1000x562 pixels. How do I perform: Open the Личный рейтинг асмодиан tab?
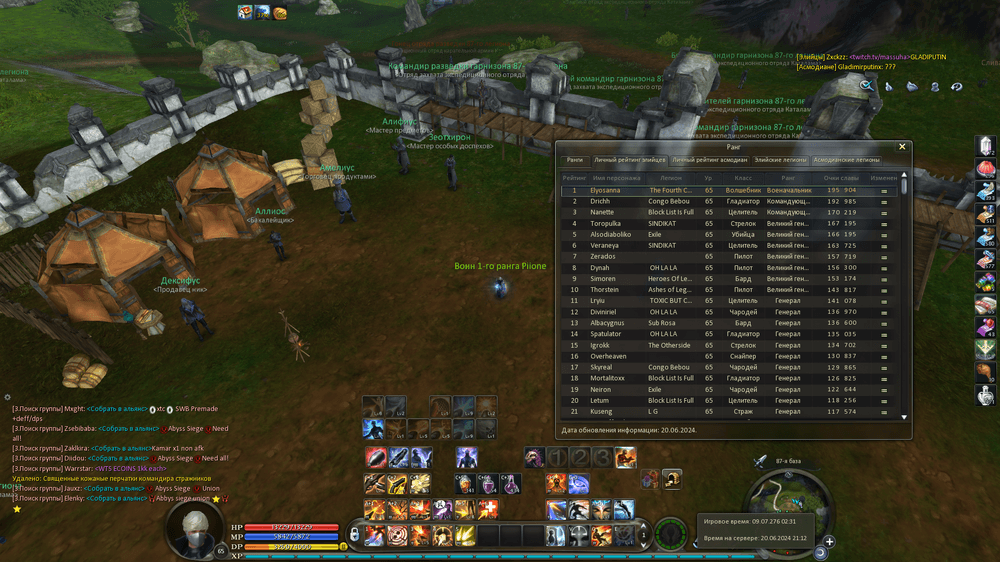click(710, 160)
